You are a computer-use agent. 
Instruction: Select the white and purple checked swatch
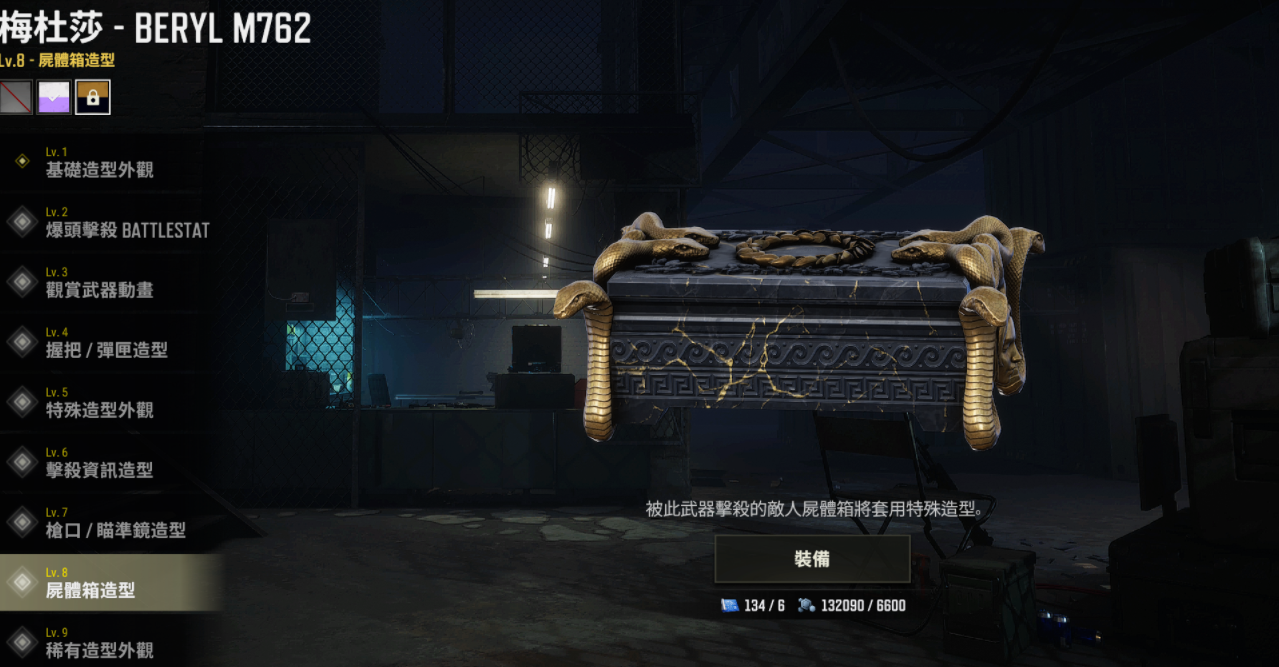coord(54,97)
